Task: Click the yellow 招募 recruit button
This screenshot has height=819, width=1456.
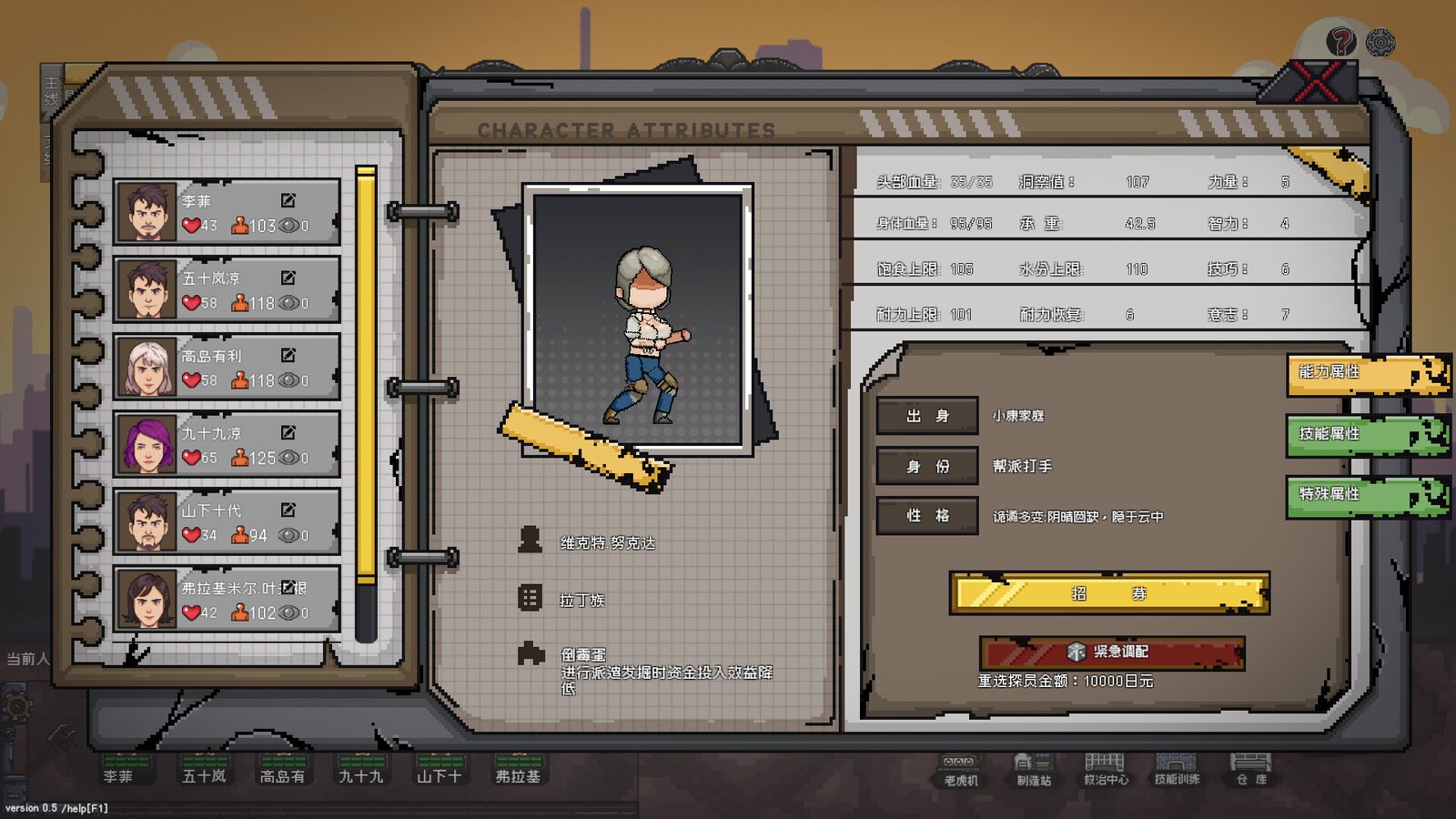Action: [x=1108, y=593]
